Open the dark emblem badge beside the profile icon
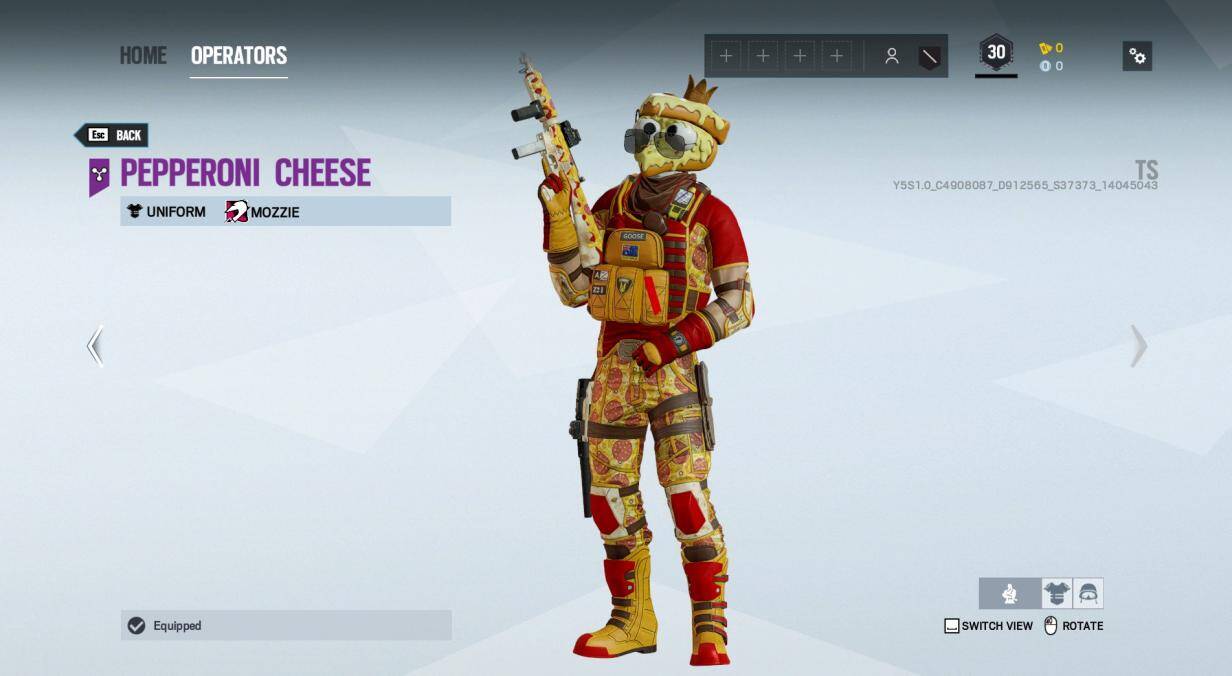The width and height of the screenshot is (1232, 676). (929, 56)
